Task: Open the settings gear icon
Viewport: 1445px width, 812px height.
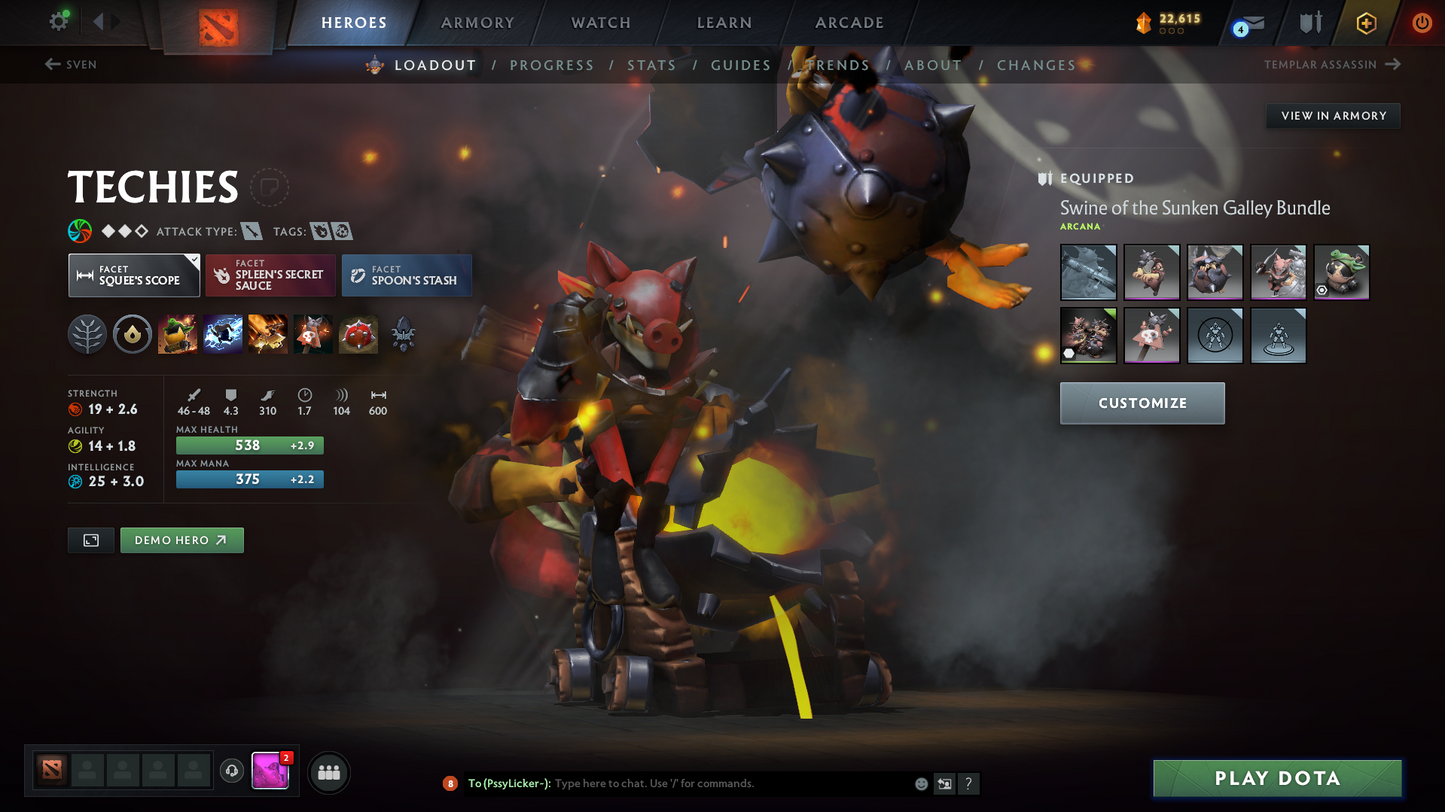Action: click(x=59, y=21)
